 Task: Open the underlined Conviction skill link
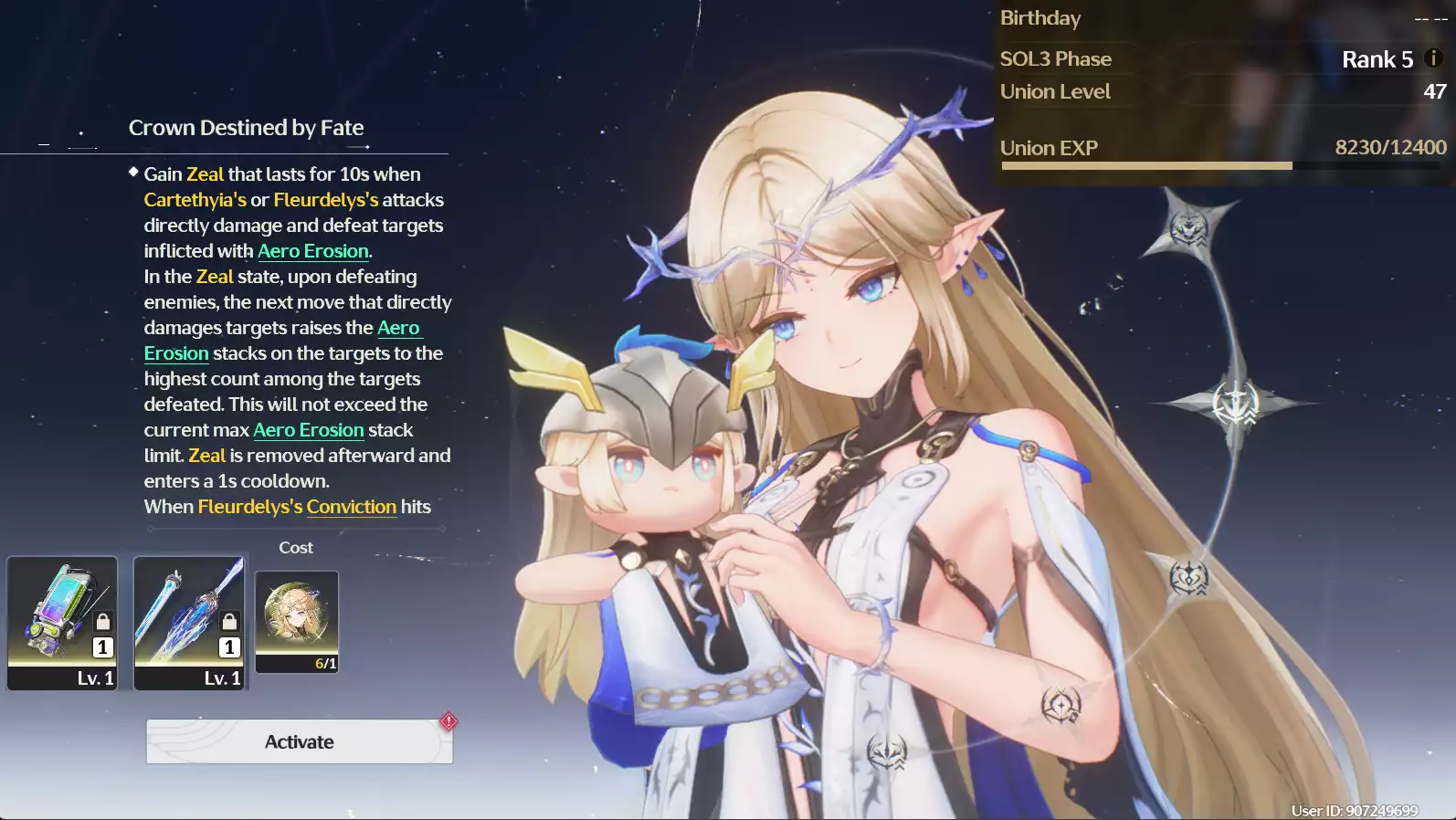pos(351,507)
